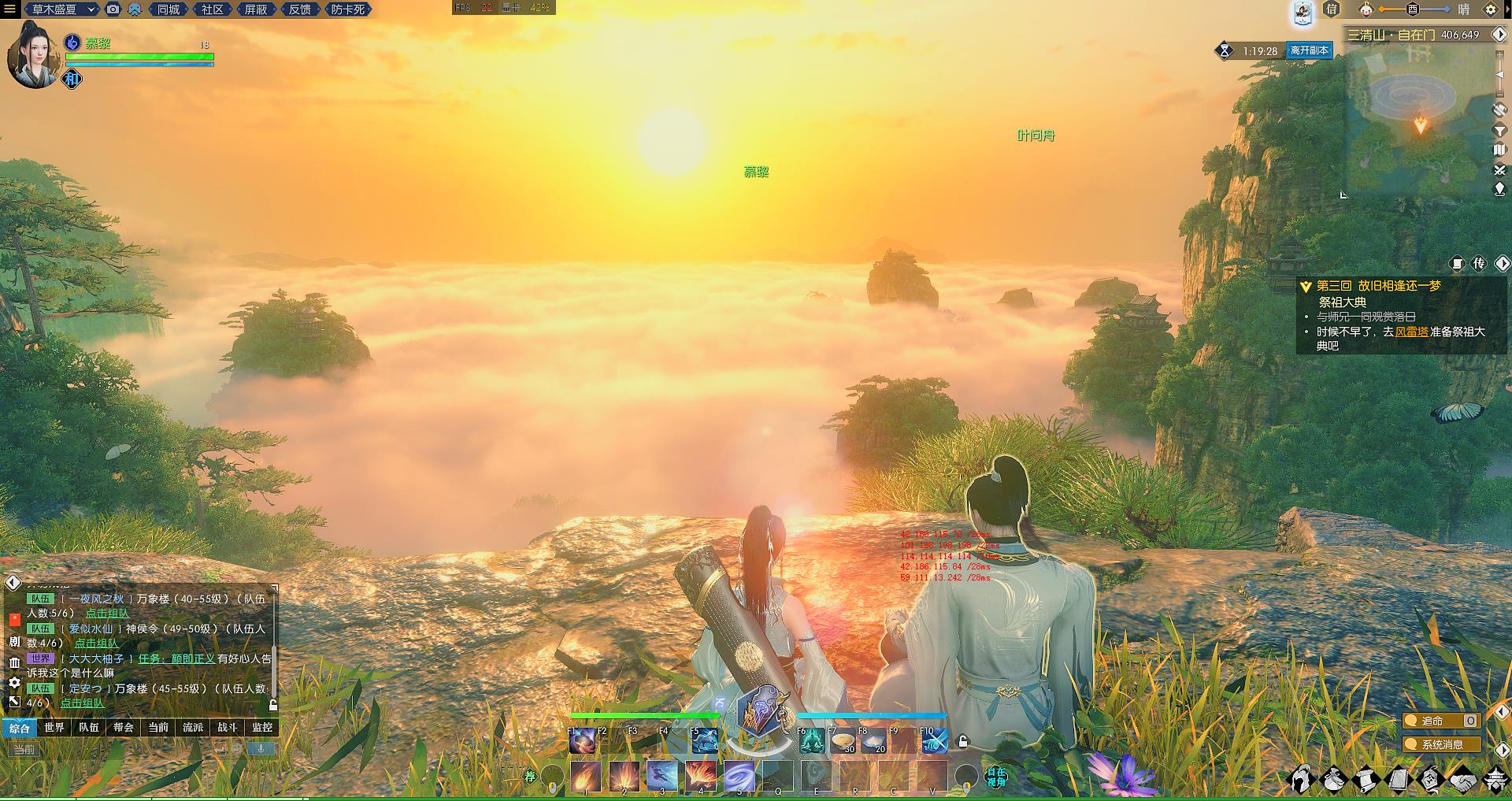This screenshot has width=1512, height=801.
Task: Switch to the 世界 chat tab
Action: click(x=54, y=728)
